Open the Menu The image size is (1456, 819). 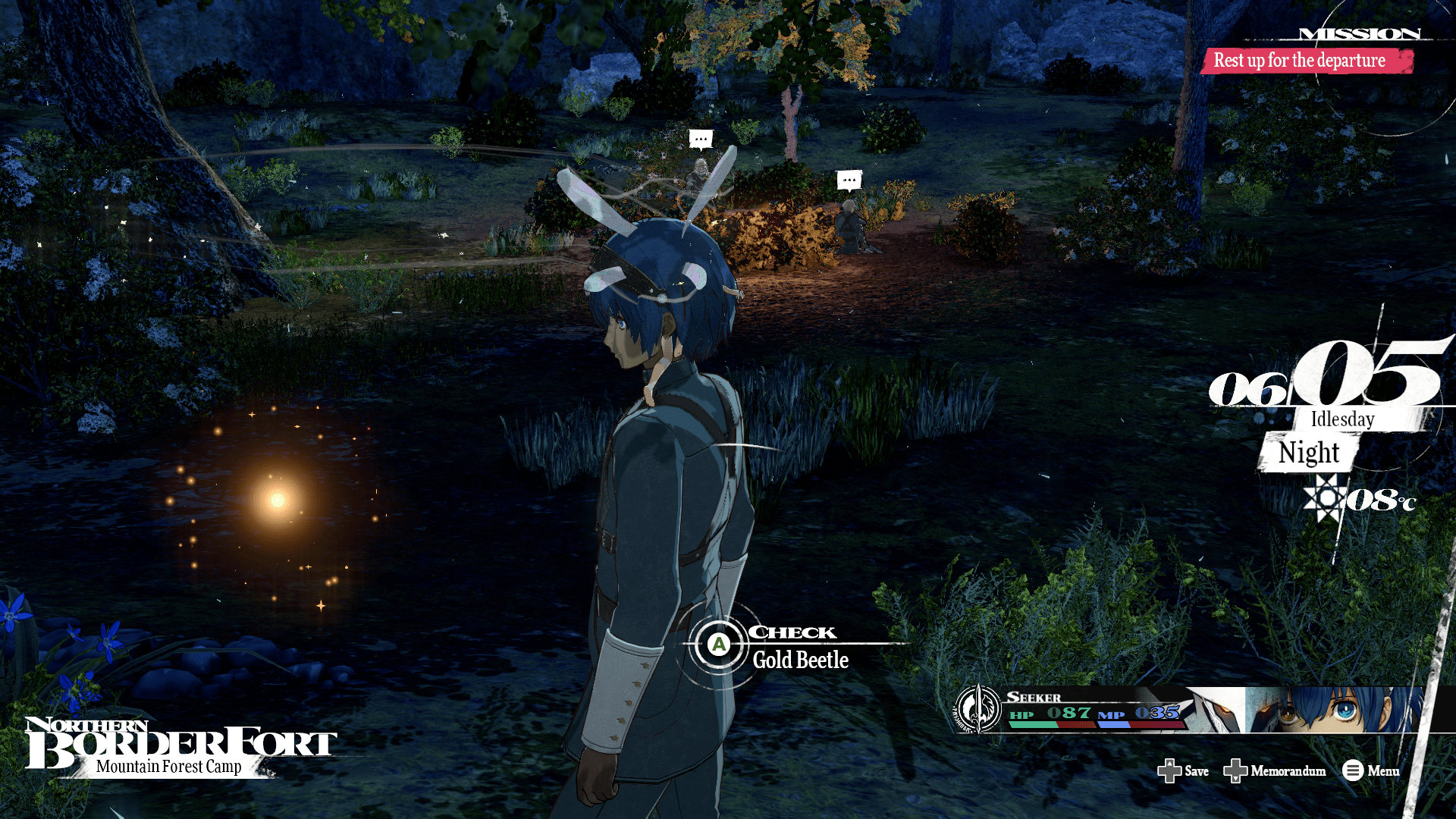tap(1371, 771)
